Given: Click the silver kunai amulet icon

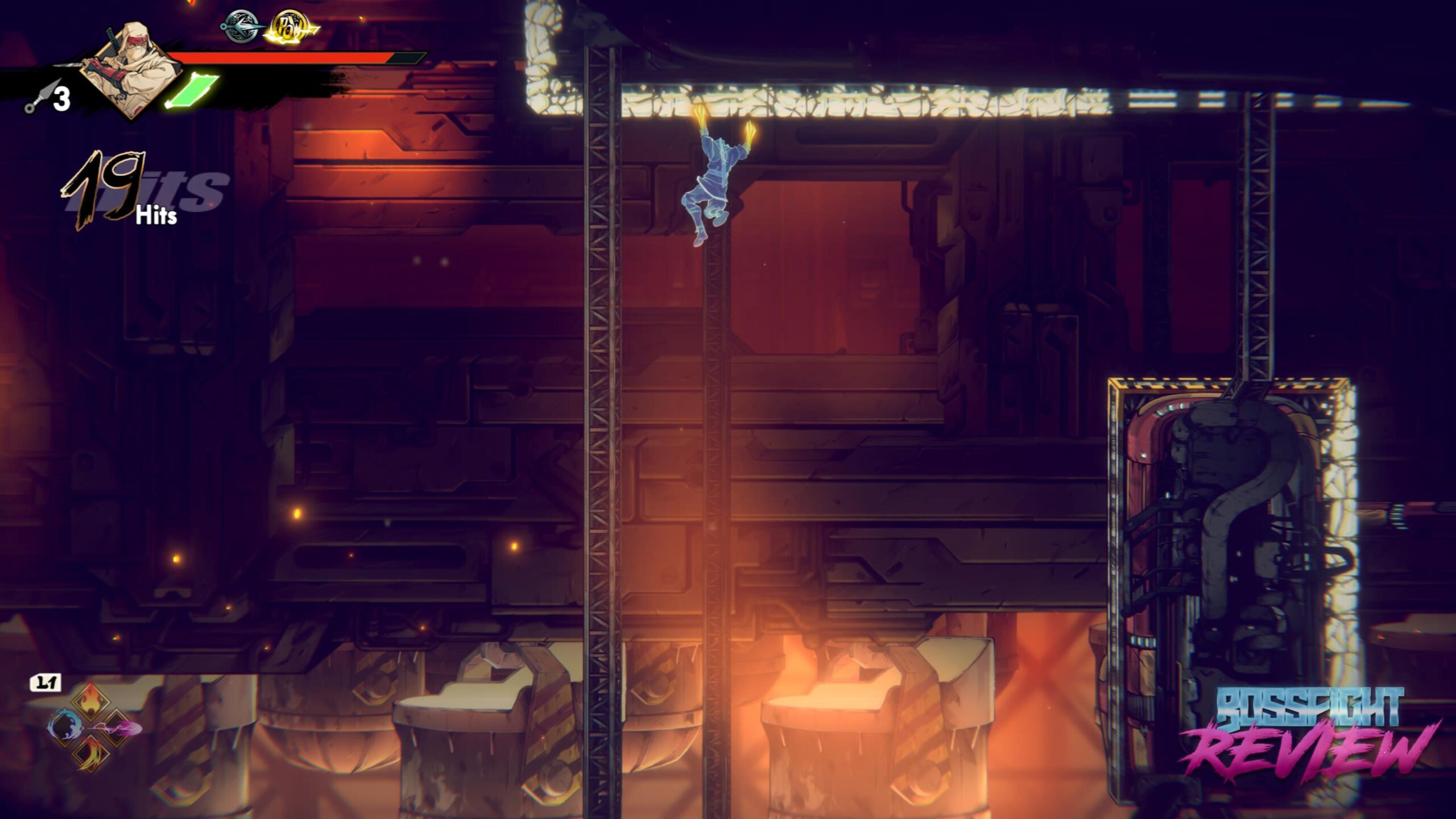Looking at the screenshot, I should pyautogui.click(x=242, y=26).
